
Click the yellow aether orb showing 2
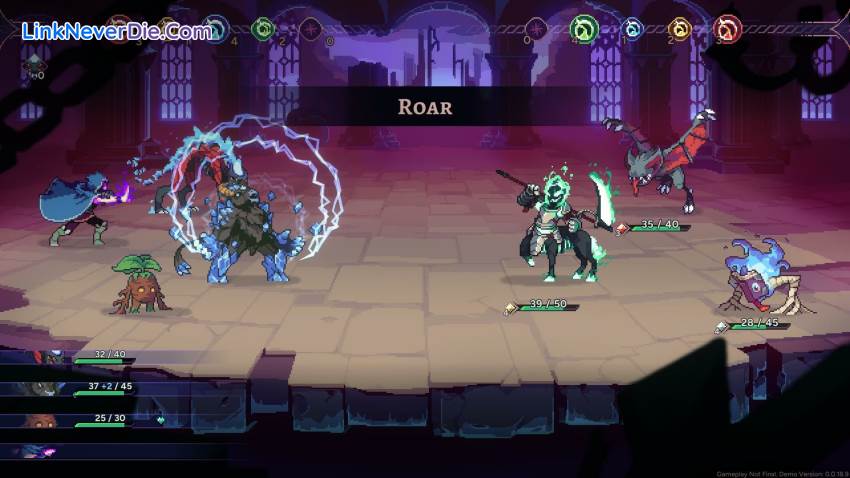point(680,29)
